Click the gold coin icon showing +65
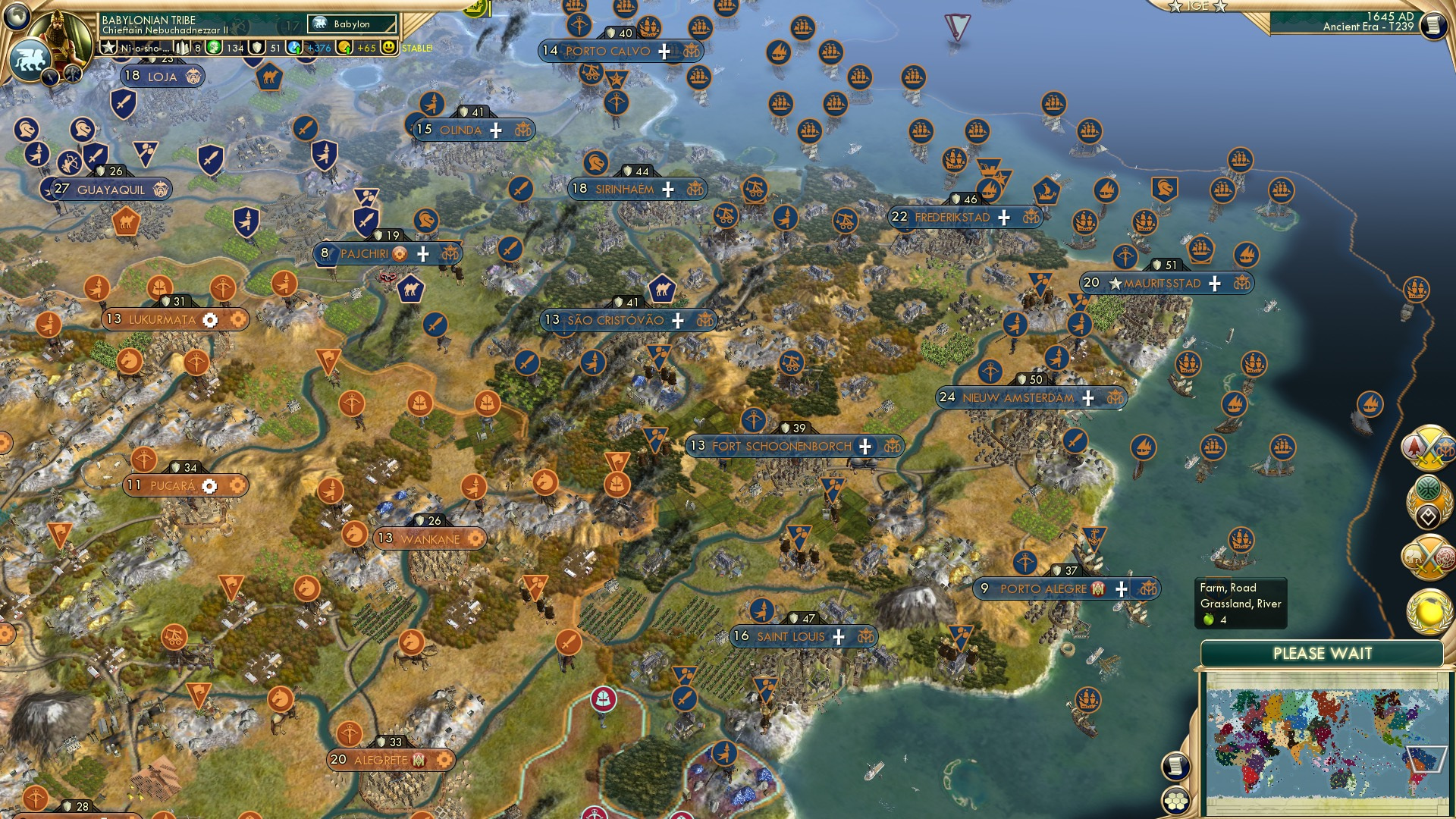This screenshot has height=819, width=1456. point(342,47)
